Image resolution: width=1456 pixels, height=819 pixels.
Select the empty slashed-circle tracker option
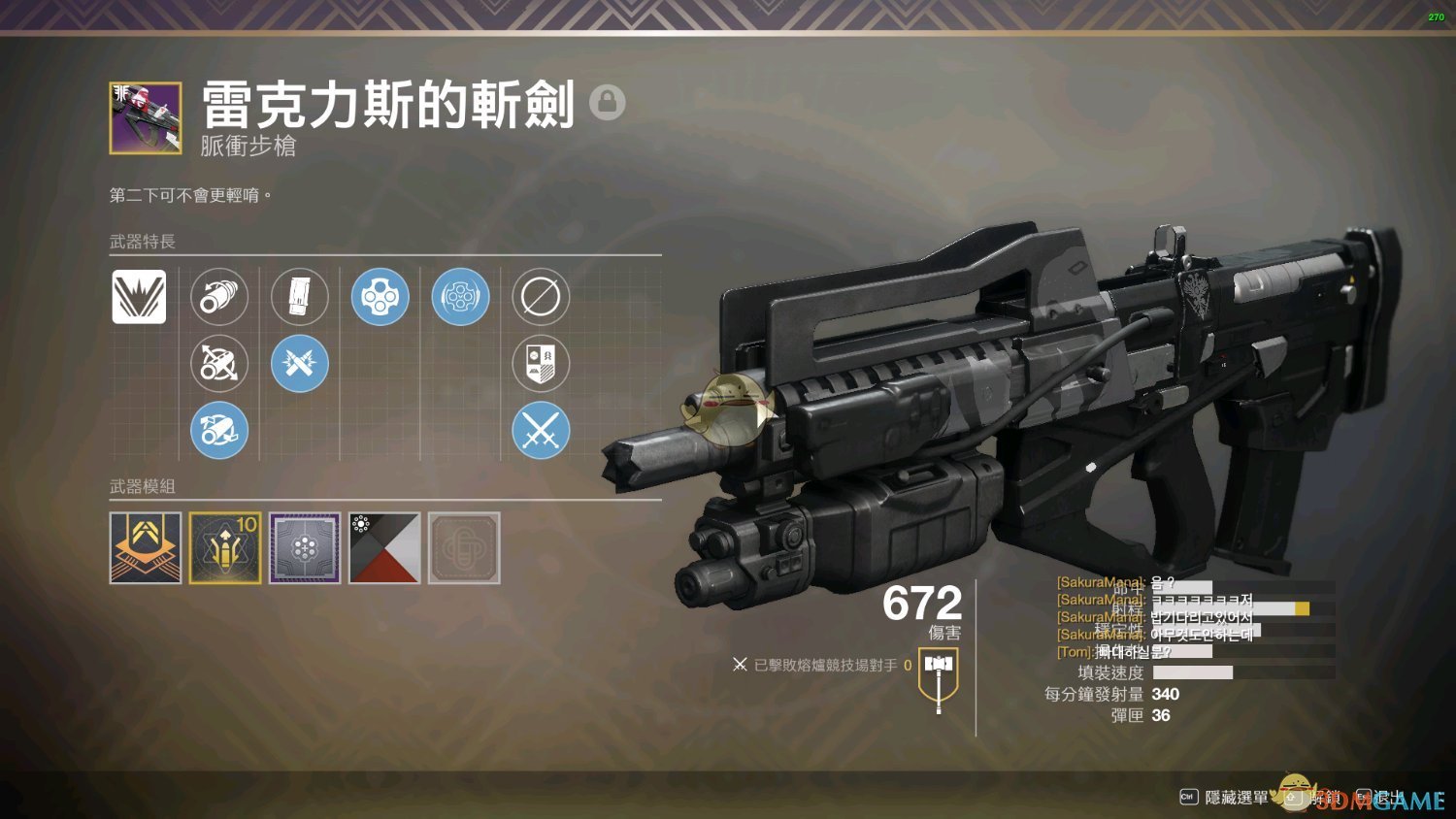[x=541, y=296]
